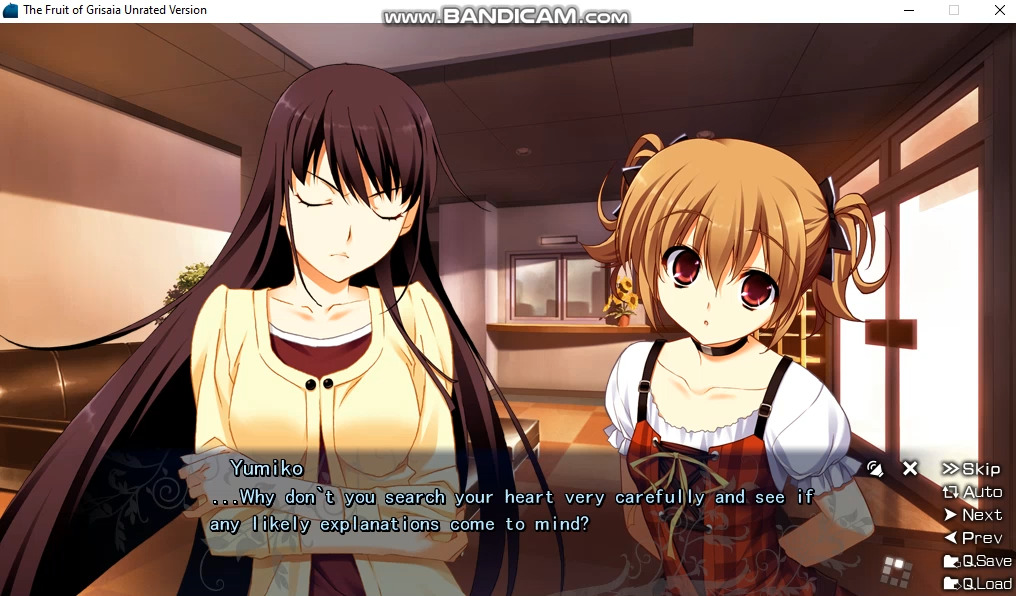This screenshot has width=1016, height=596.
Task: Hide the text box with the X icon
Action: click(x=910, y=468)
